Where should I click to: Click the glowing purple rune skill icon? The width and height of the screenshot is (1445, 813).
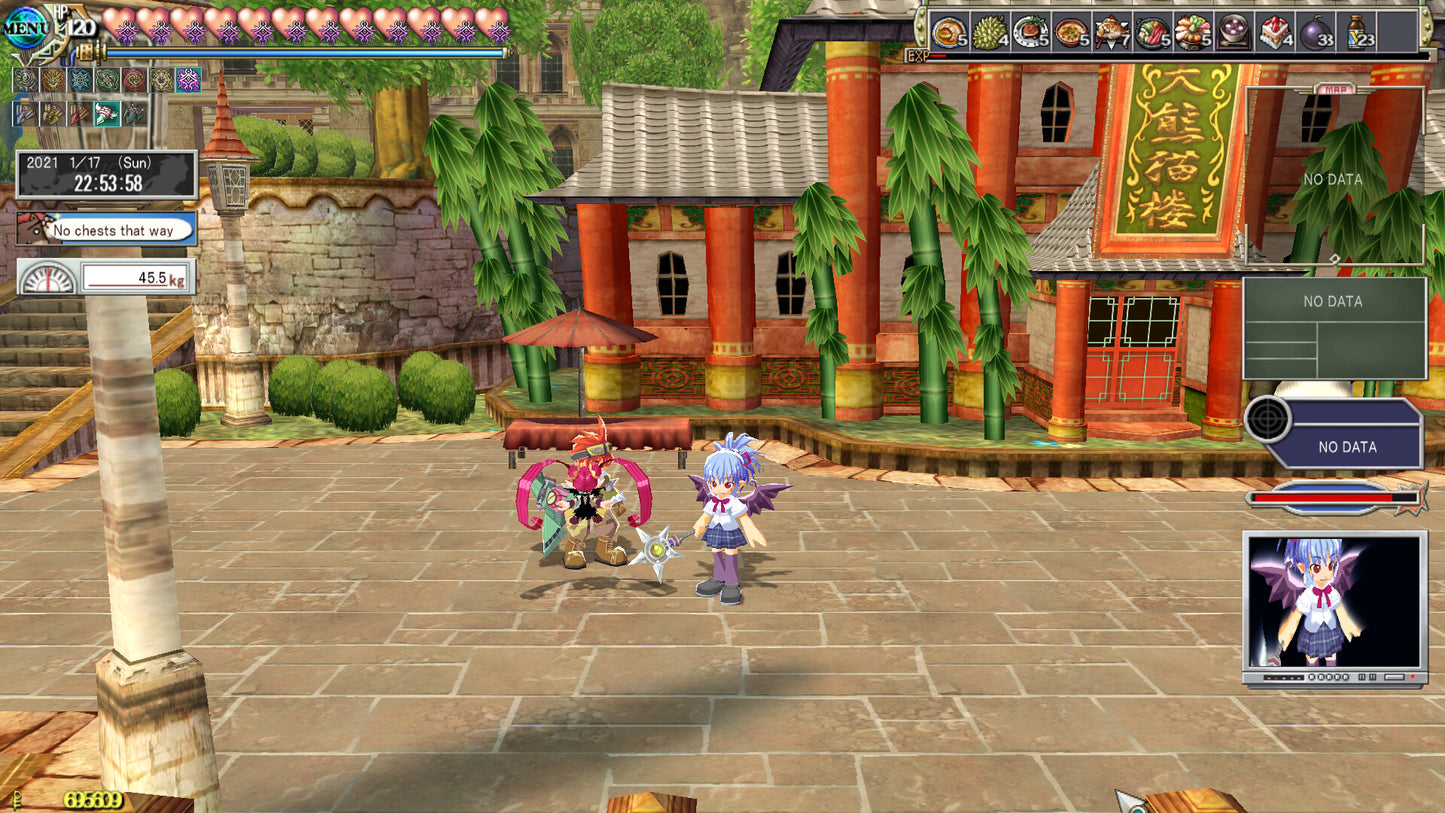(x=188, y=80)
